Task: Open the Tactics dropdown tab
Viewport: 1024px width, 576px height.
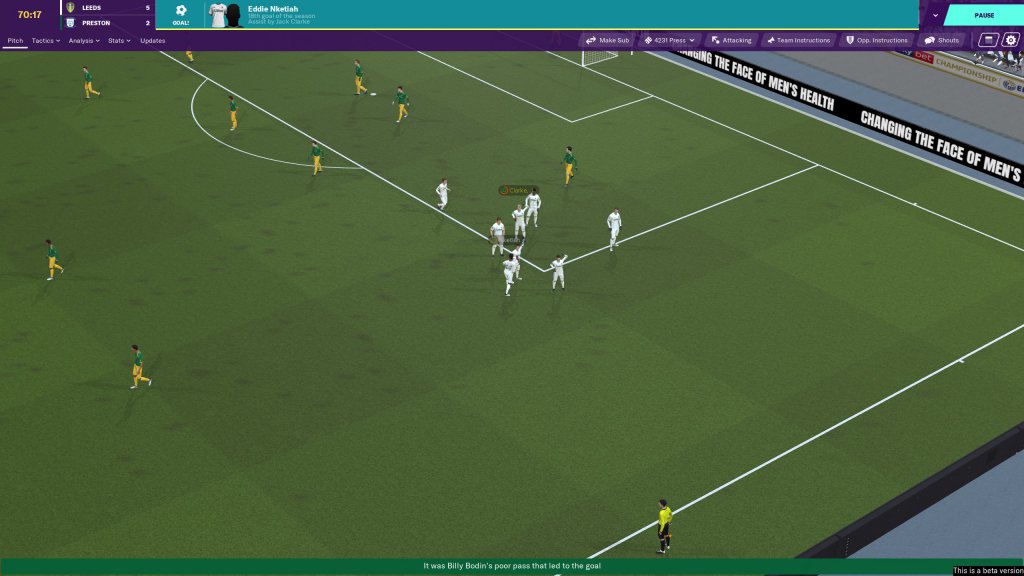Action: coord(45,41)
